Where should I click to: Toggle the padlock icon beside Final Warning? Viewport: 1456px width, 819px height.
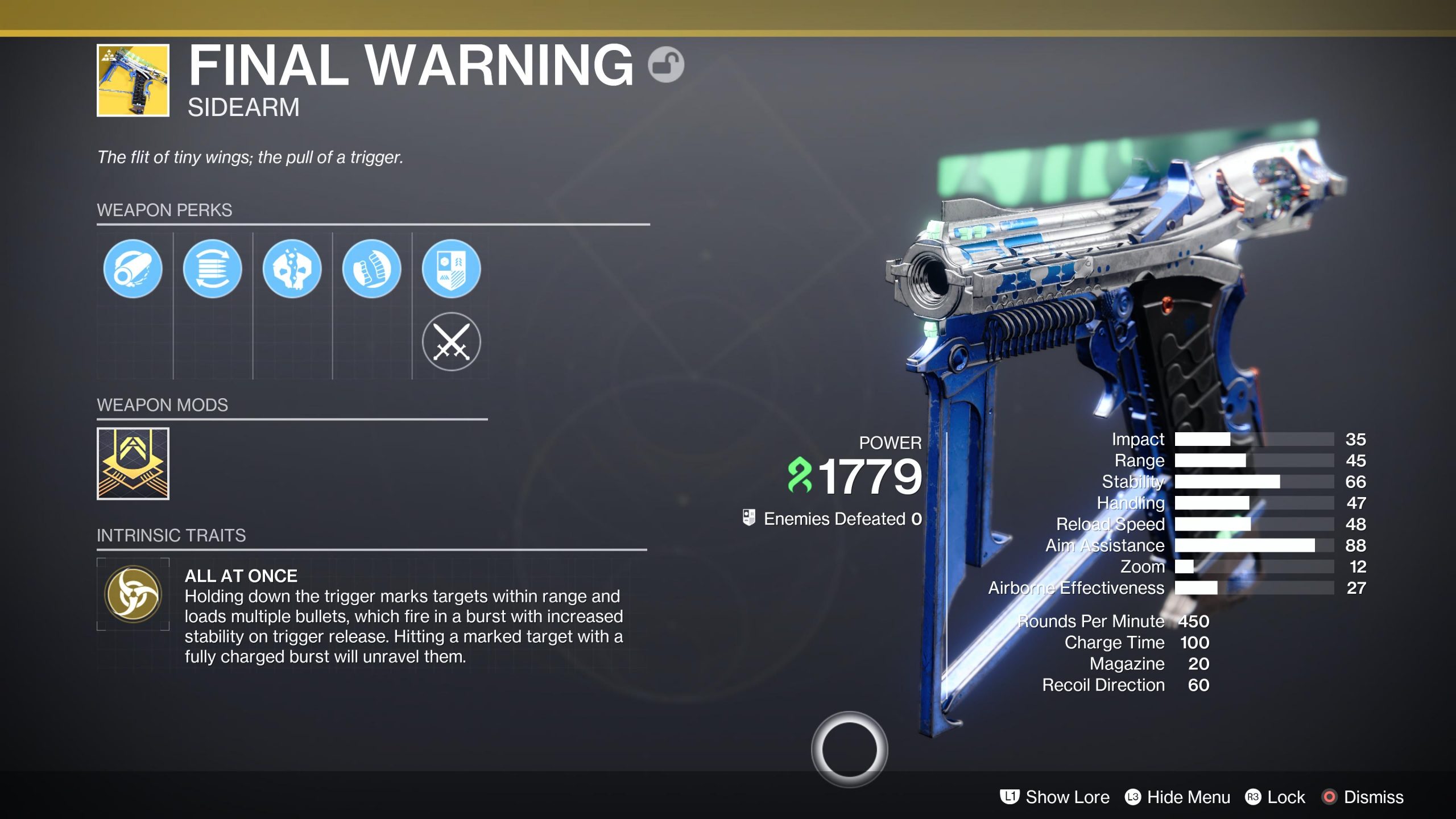pyautogui.click(x=665, y=64)
